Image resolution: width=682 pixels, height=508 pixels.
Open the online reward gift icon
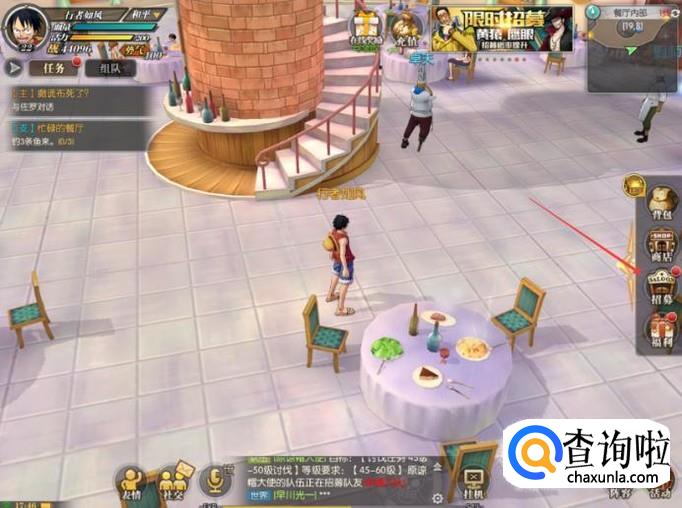click(x=367, y=30)
